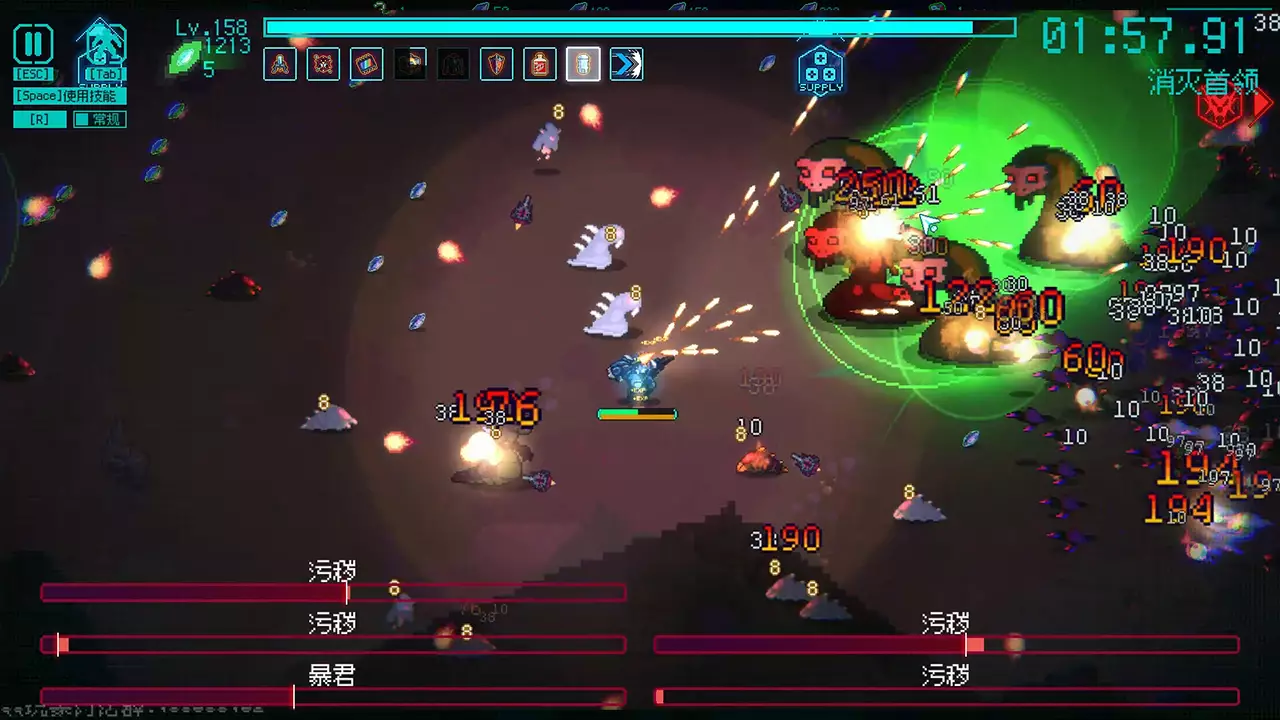Select the red and blue shield upgrade icon
The height and width of the screenshot is (720, 1280).
pos(497,65)
